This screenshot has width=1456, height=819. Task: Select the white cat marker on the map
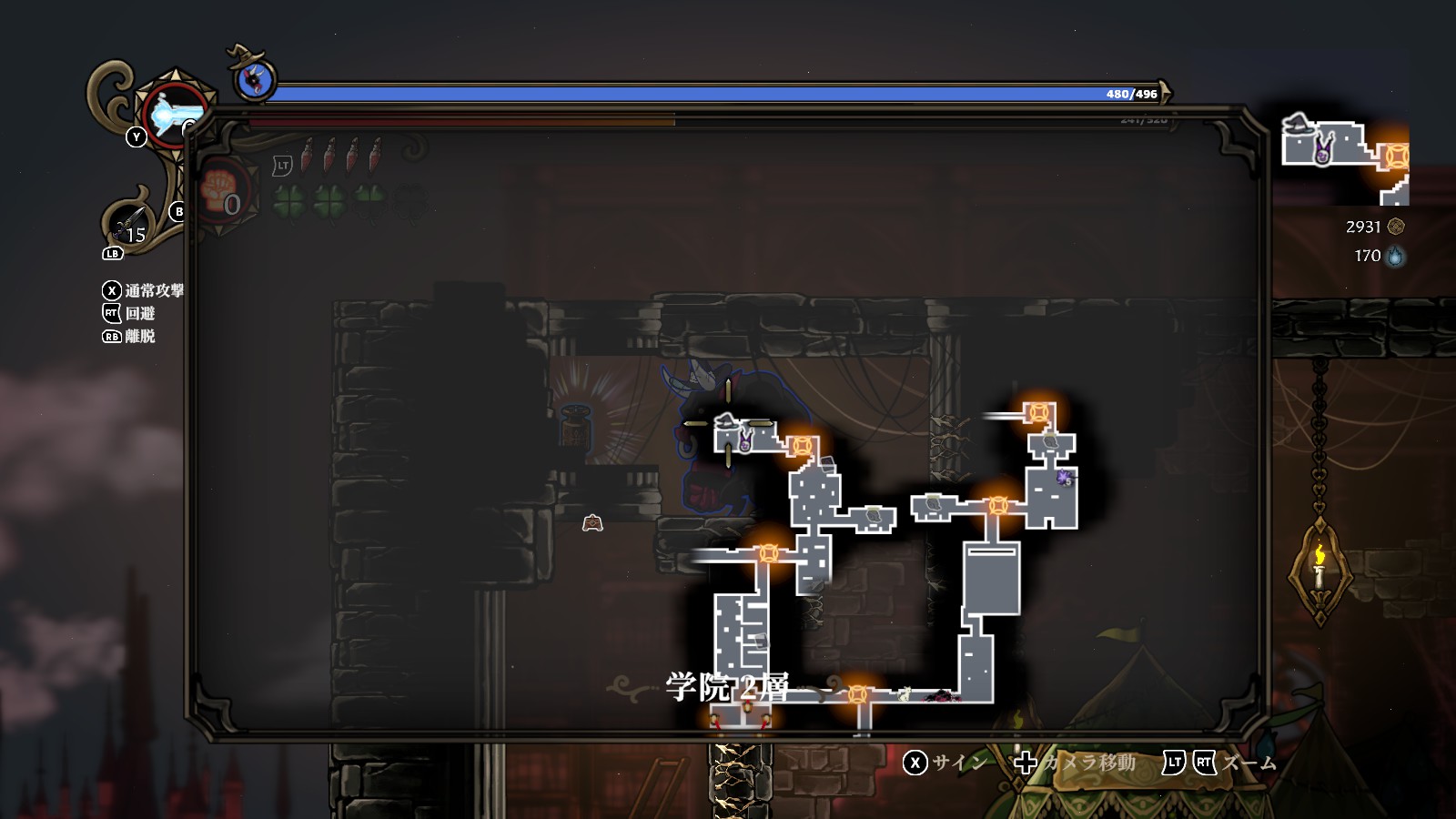pos(904,695)
